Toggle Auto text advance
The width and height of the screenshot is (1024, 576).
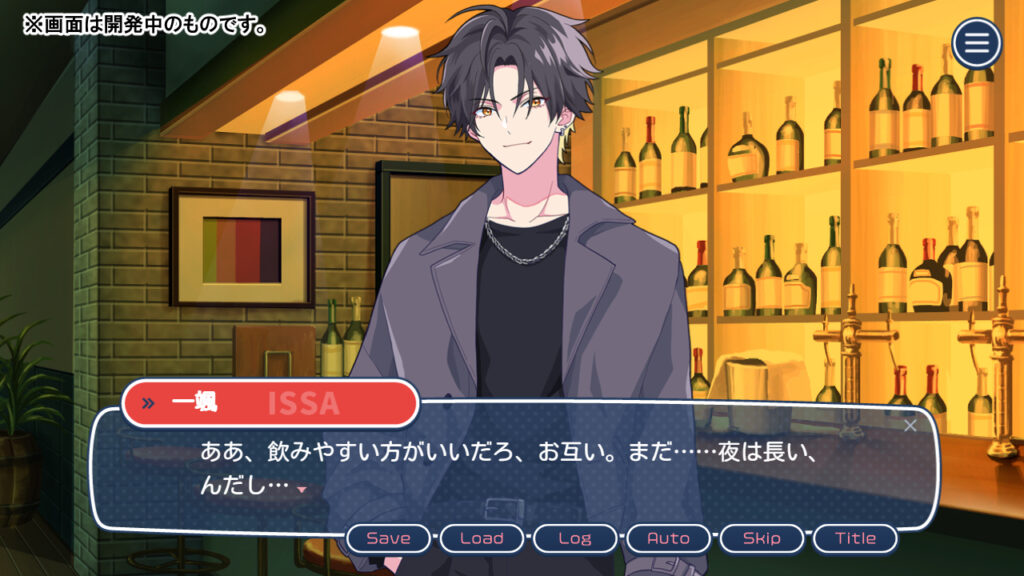tap(668, 538)
